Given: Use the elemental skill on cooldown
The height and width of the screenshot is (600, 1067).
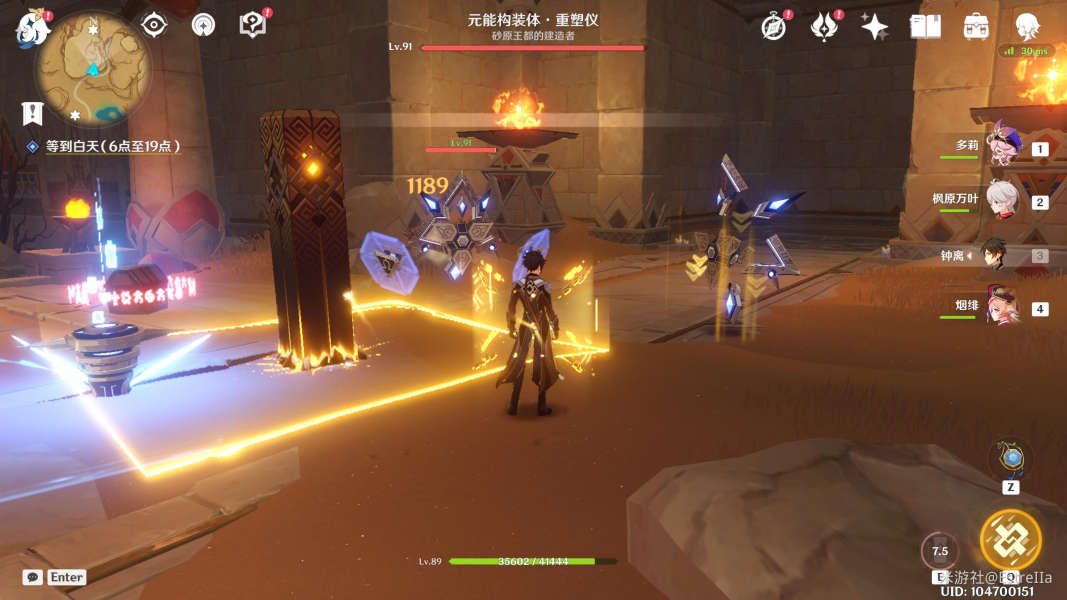Looking at the screenshot, I should (940, 551).
